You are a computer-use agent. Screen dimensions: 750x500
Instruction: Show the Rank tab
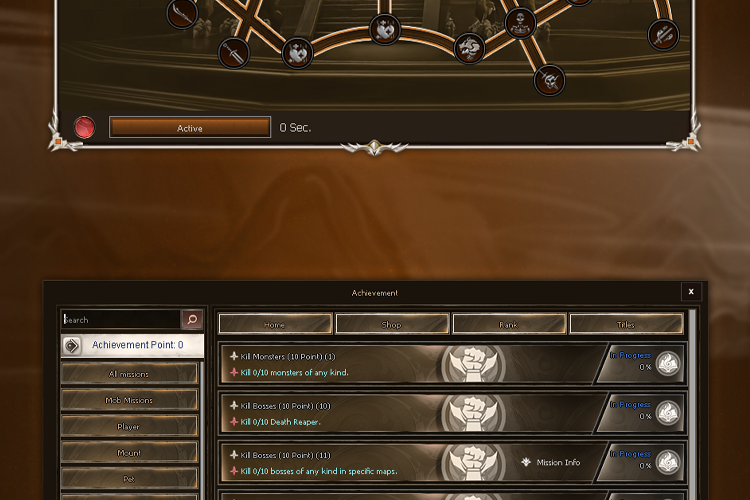[x=509, y=324]
